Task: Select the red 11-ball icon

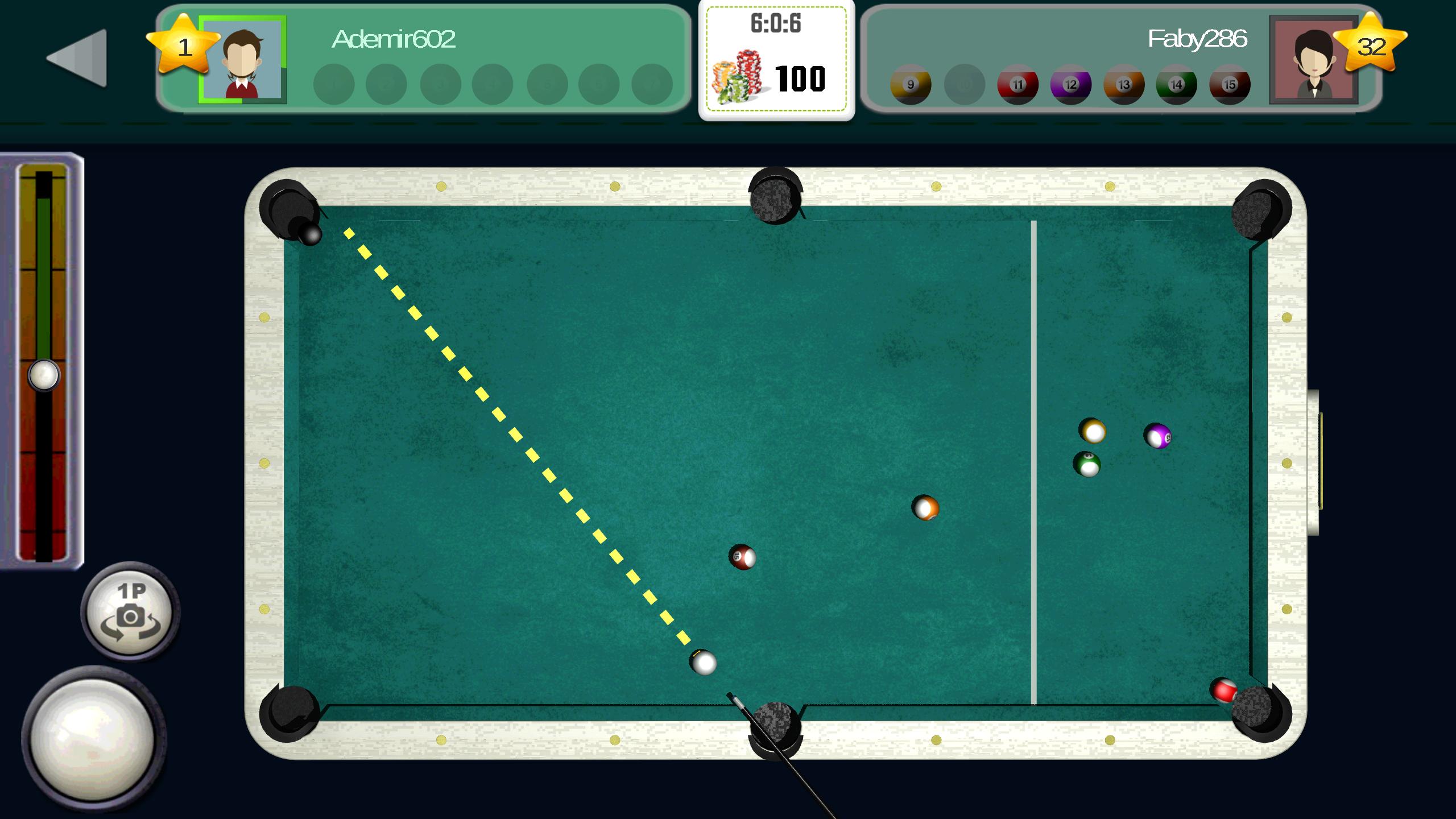Action: pyautogui.click(x=1018, y=84)
